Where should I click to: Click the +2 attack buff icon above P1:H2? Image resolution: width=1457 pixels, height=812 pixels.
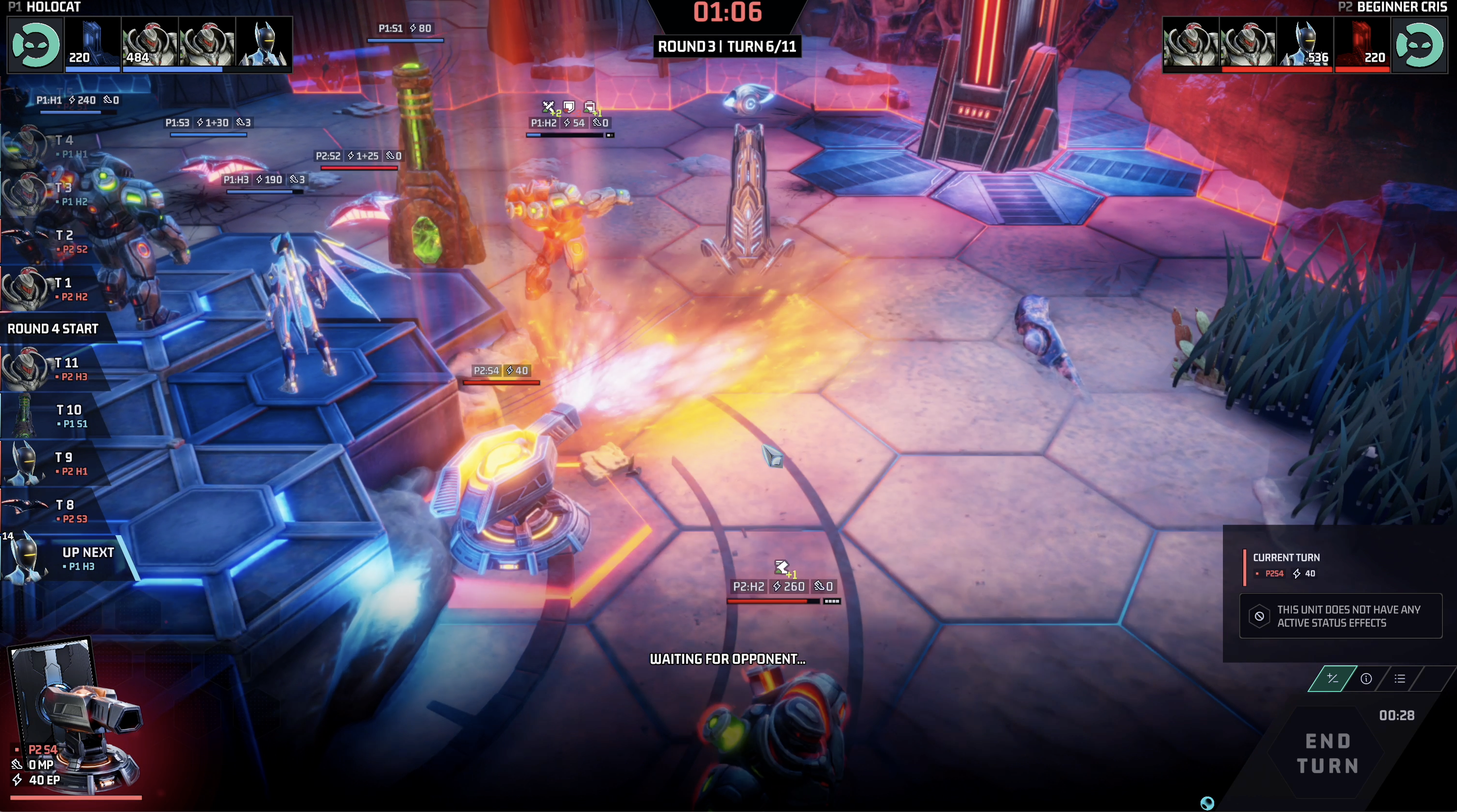[548, 107]
